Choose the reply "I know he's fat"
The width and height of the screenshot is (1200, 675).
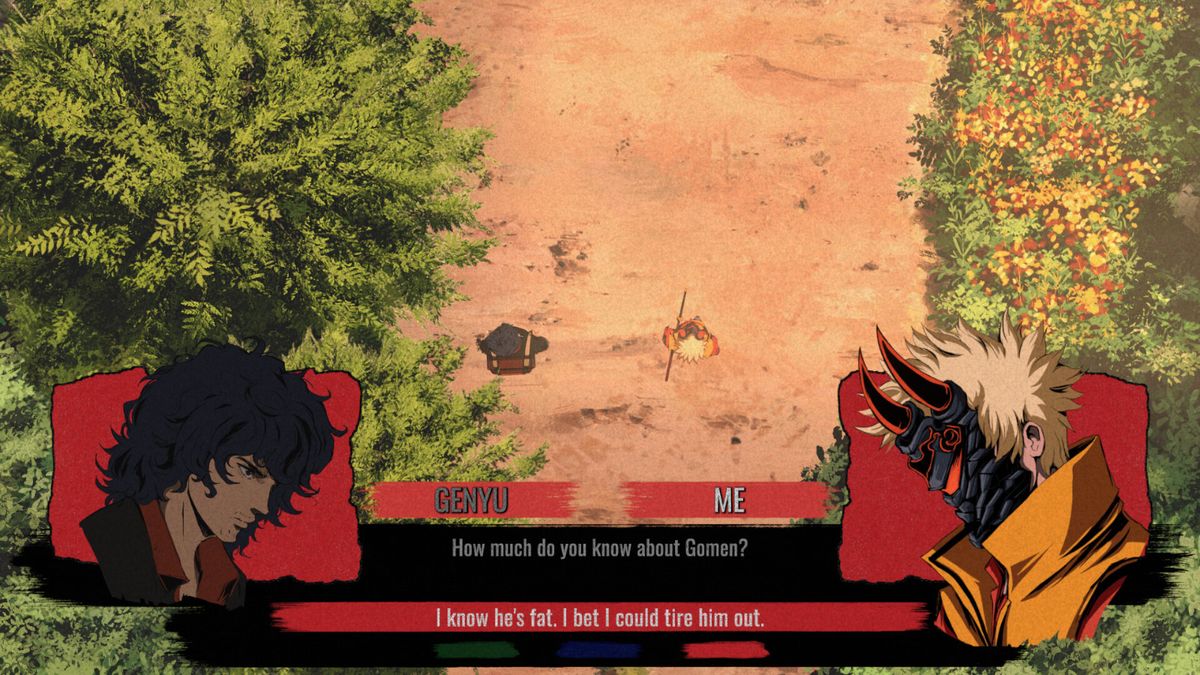[600, 617]
